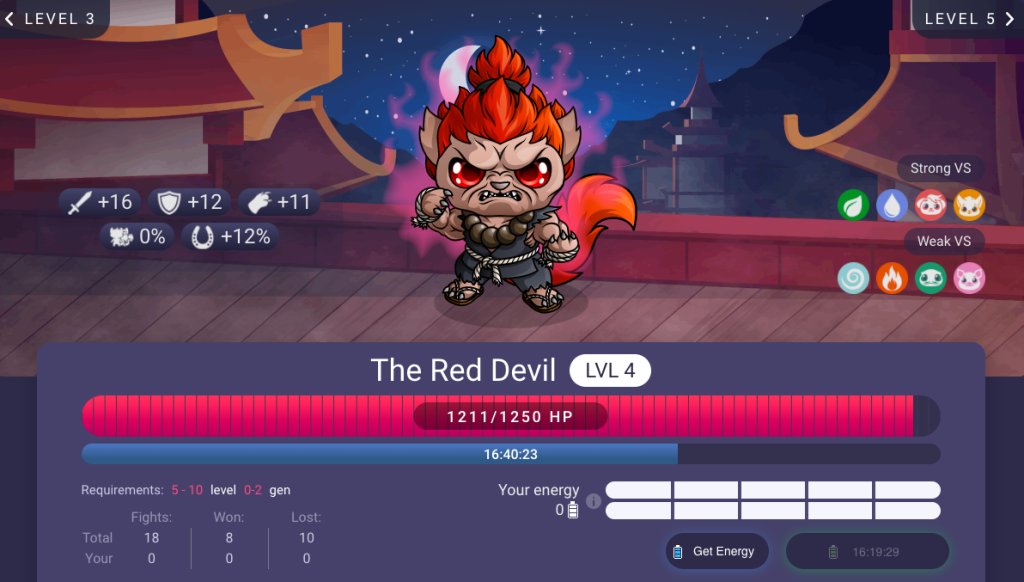The height and width of the screenshot is (582, 1024).
Task: Go back to Level 3
Action: coord(52,18)
